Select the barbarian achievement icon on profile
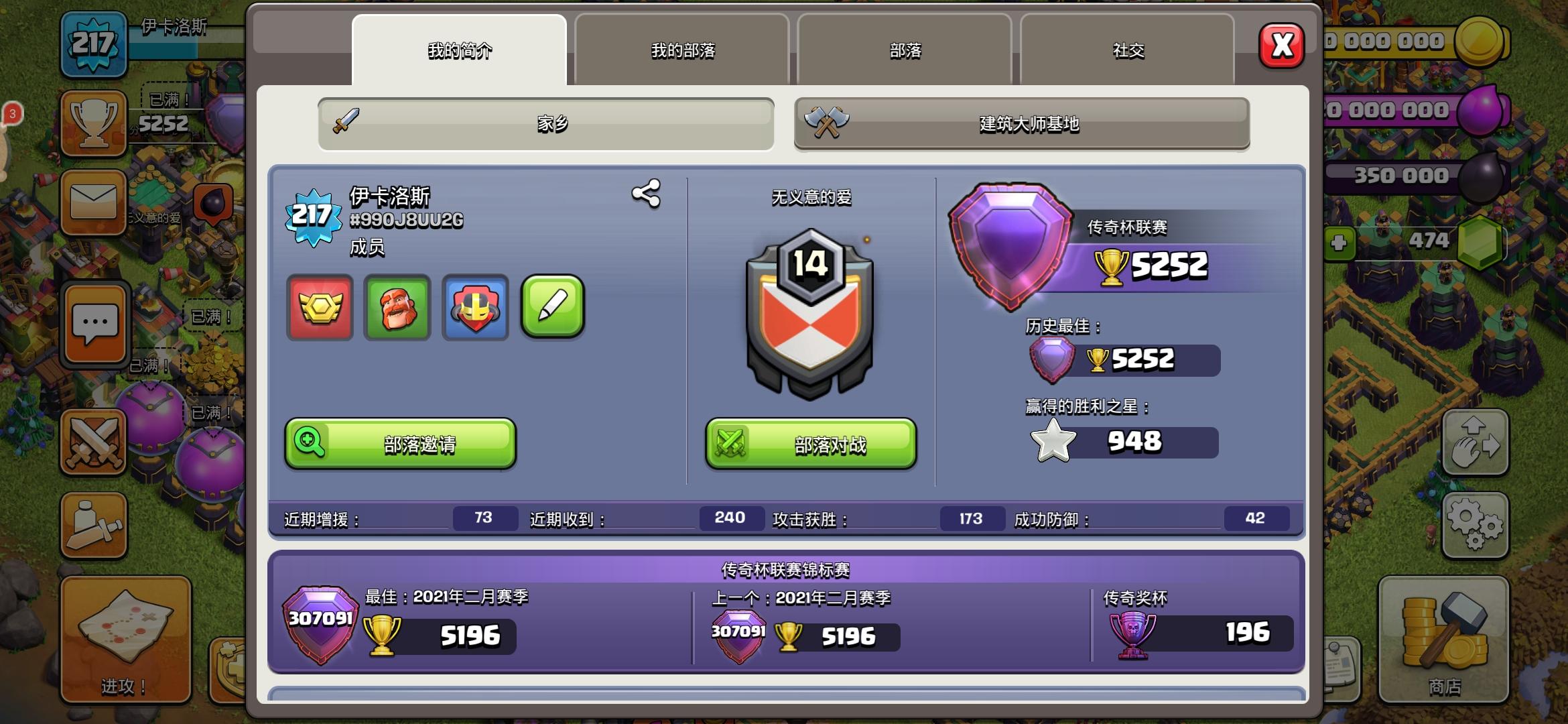 pos(397,309)
